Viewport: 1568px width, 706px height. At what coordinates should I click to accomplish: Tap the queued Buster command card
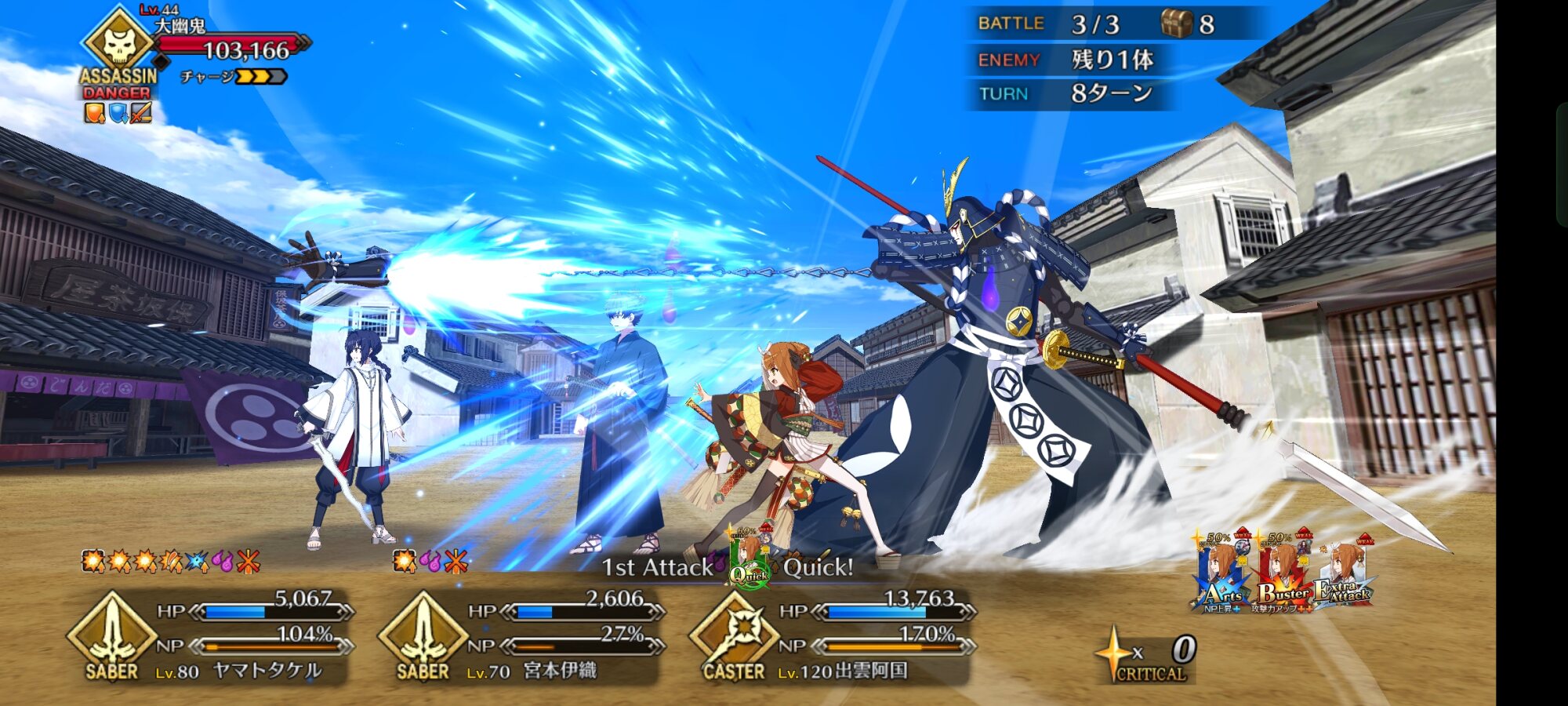click(1284, 574)
